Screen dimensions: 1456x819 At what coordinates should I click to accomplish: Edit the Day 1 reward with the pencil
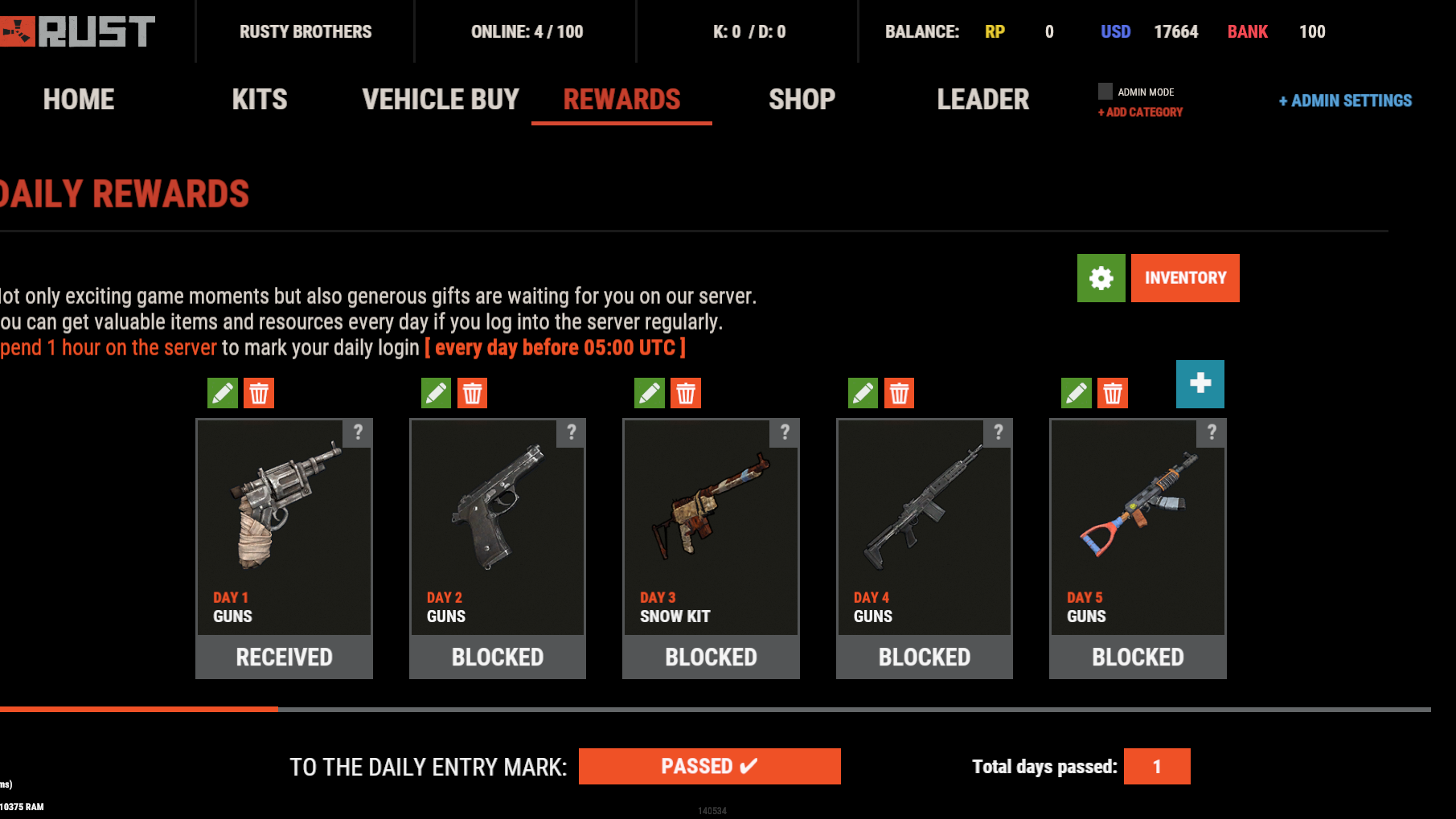[223, 393]
